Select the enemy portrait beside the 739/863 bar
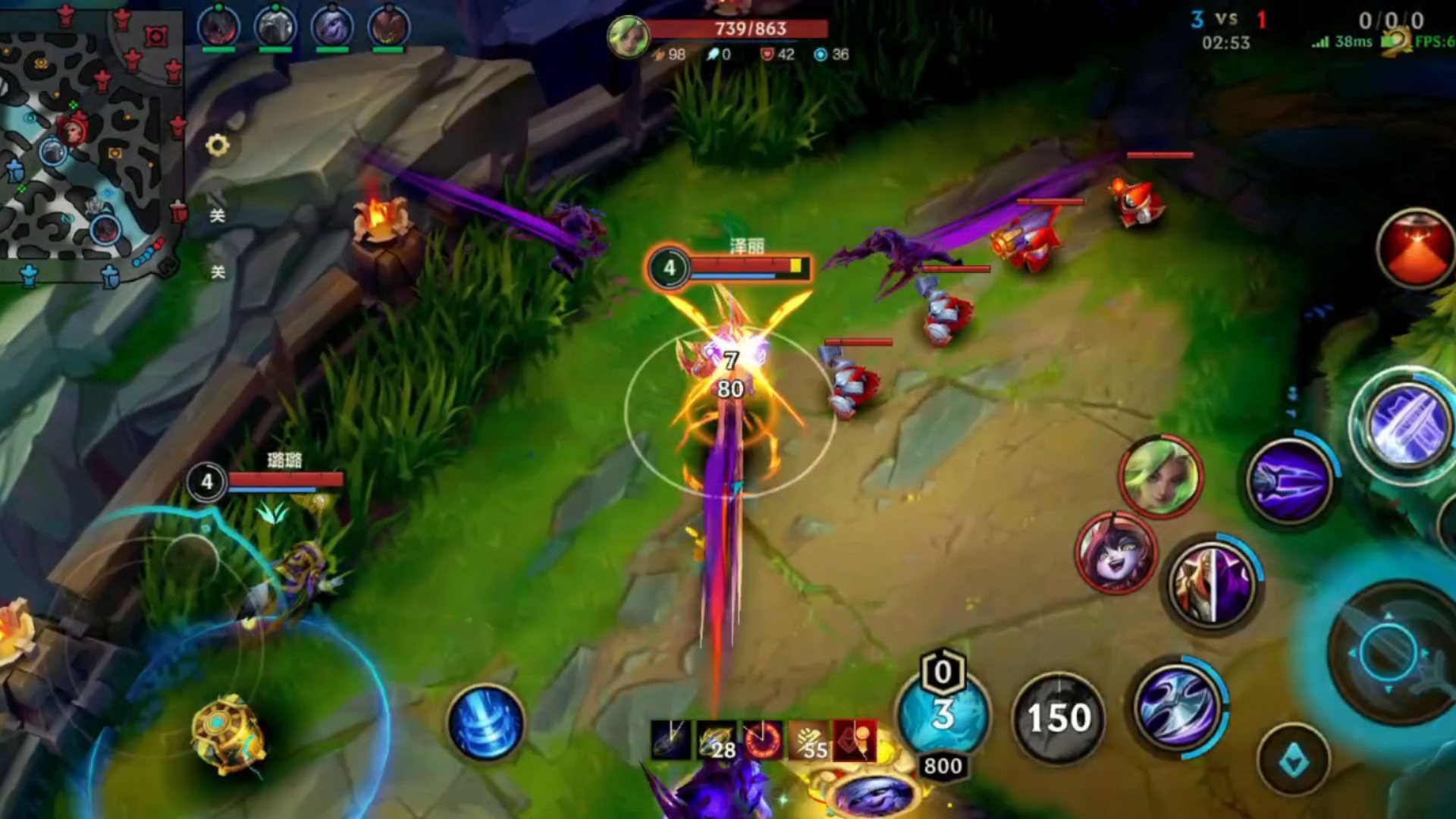1456x819 pixels. coord(628,36)
